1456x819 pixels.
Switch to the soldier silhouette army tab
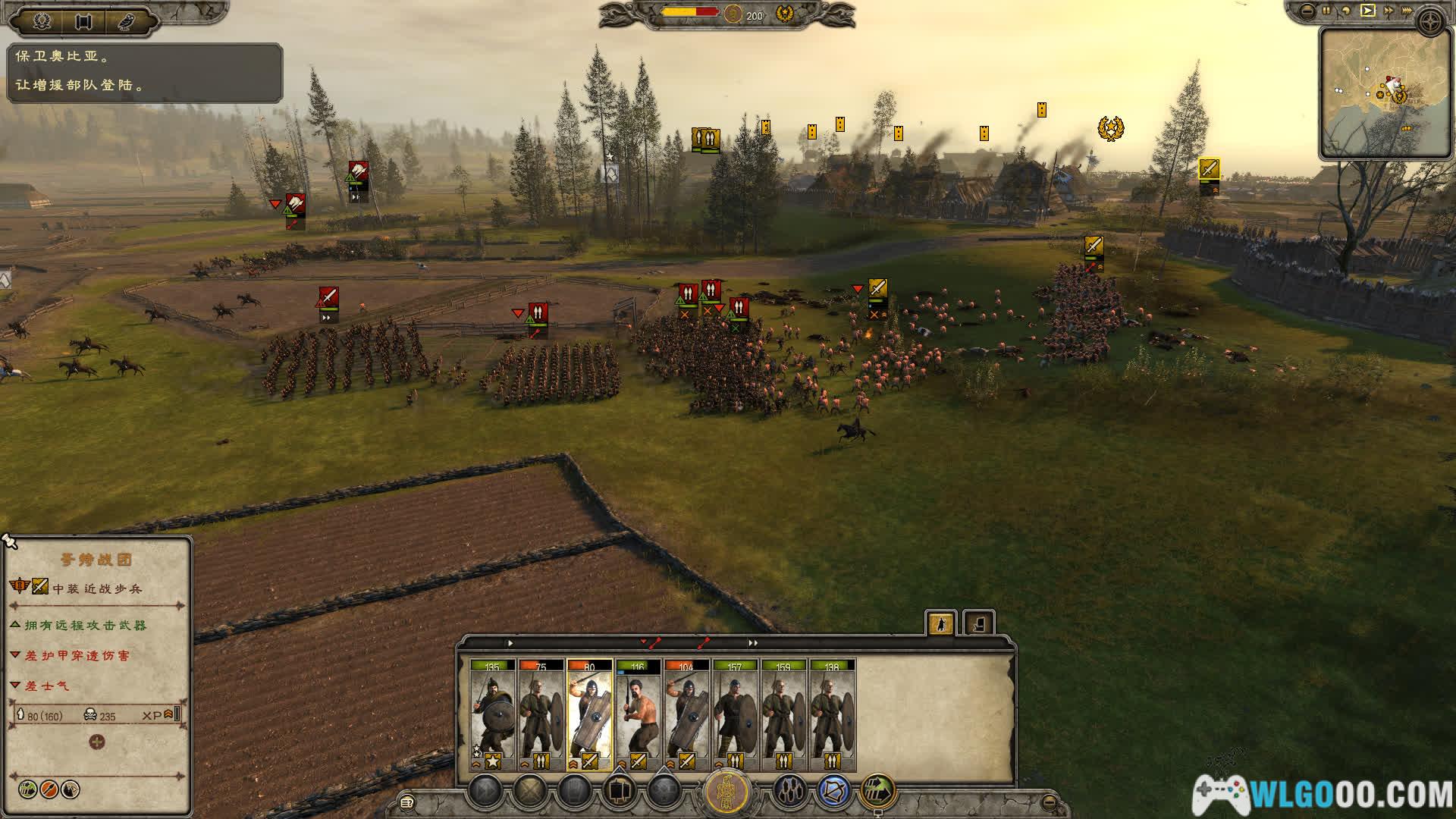click(941, 623)
